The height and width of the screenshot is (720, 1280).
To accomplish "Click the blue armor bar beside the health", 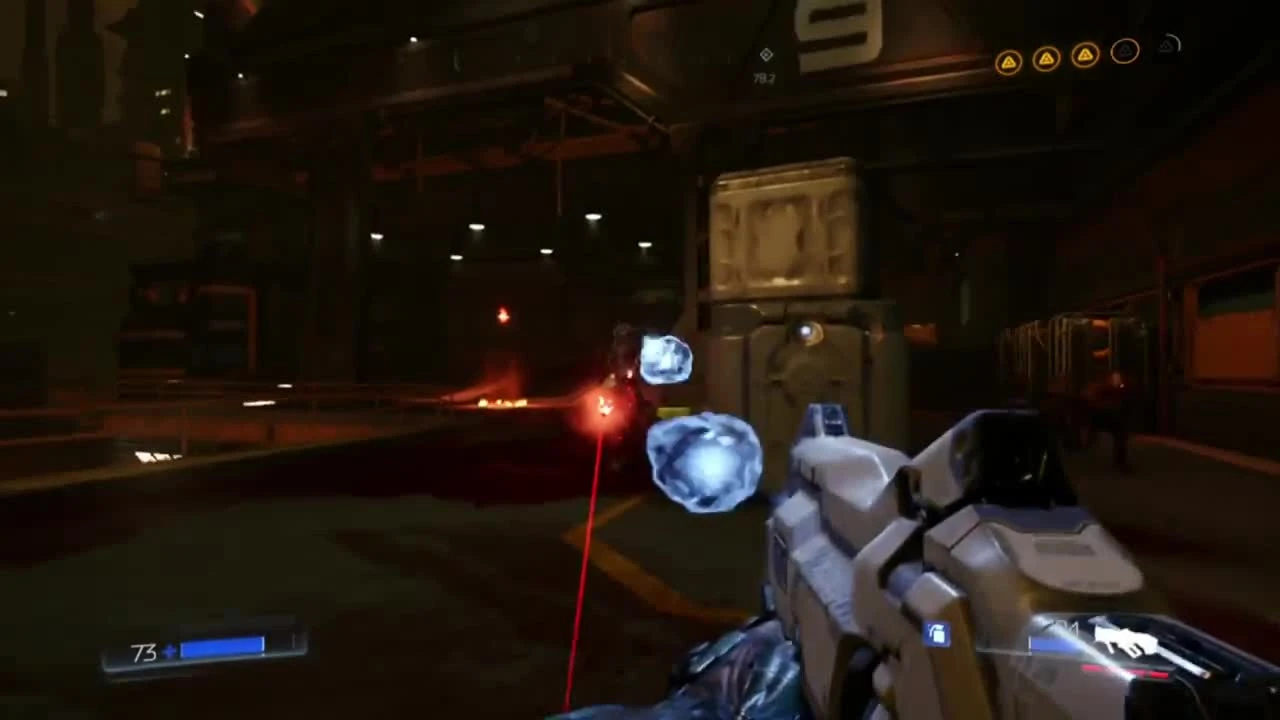I will point(222,646).
